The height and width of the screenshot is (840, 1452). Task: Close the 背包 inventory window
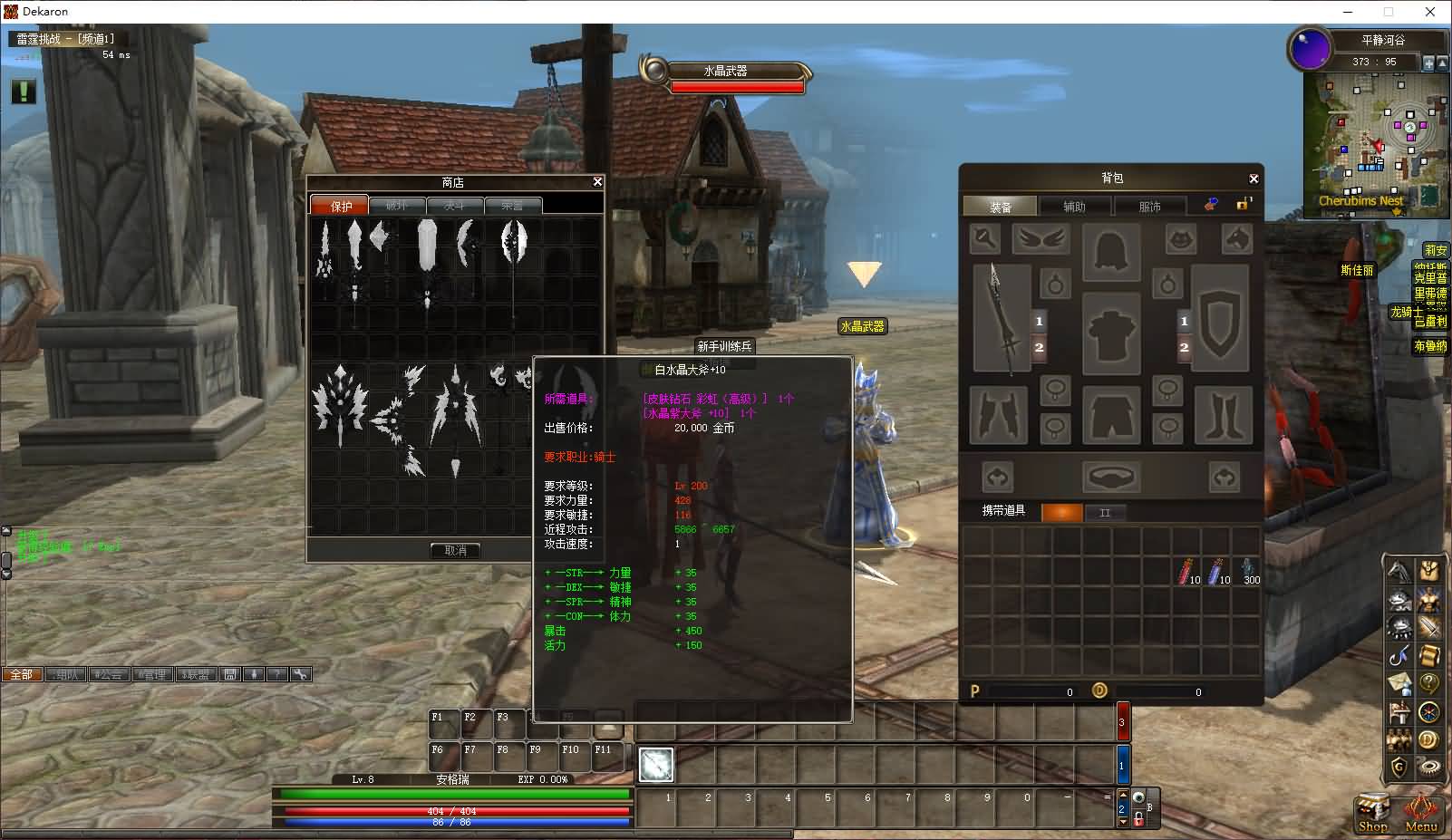[x=1254, y=179]
